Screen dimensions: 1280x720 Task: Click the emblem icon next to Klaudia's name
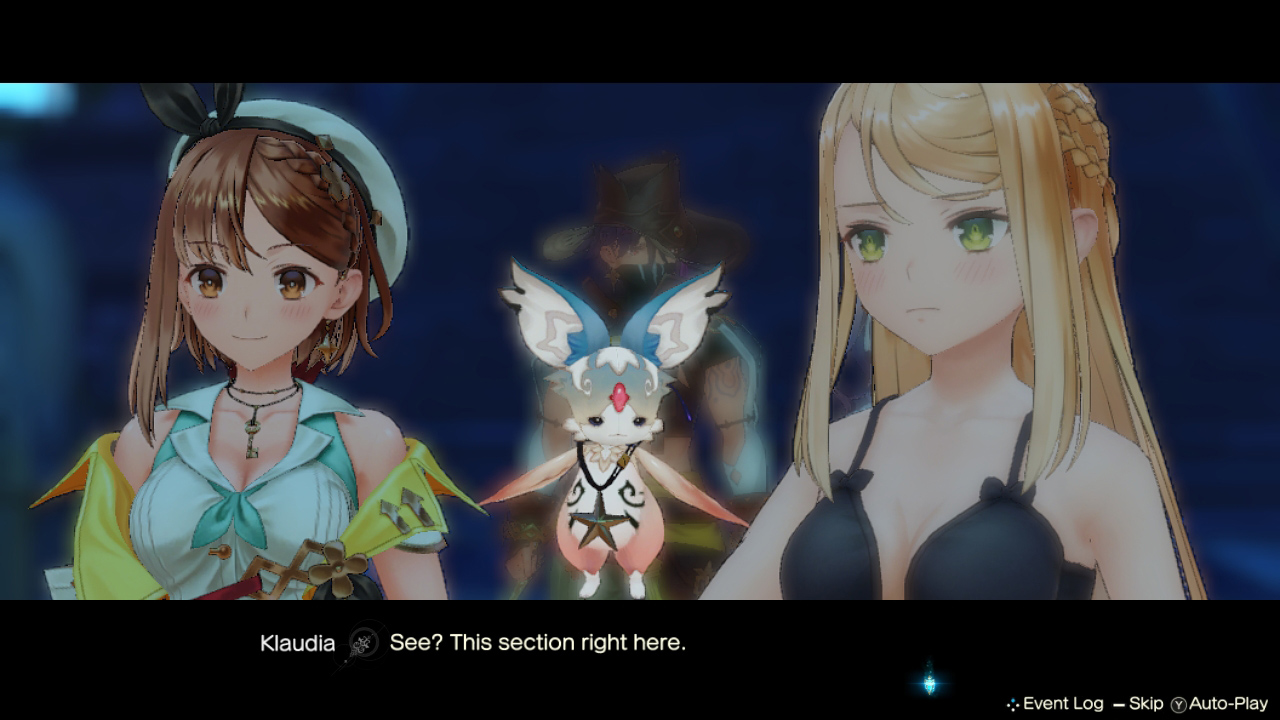point(363,645)
